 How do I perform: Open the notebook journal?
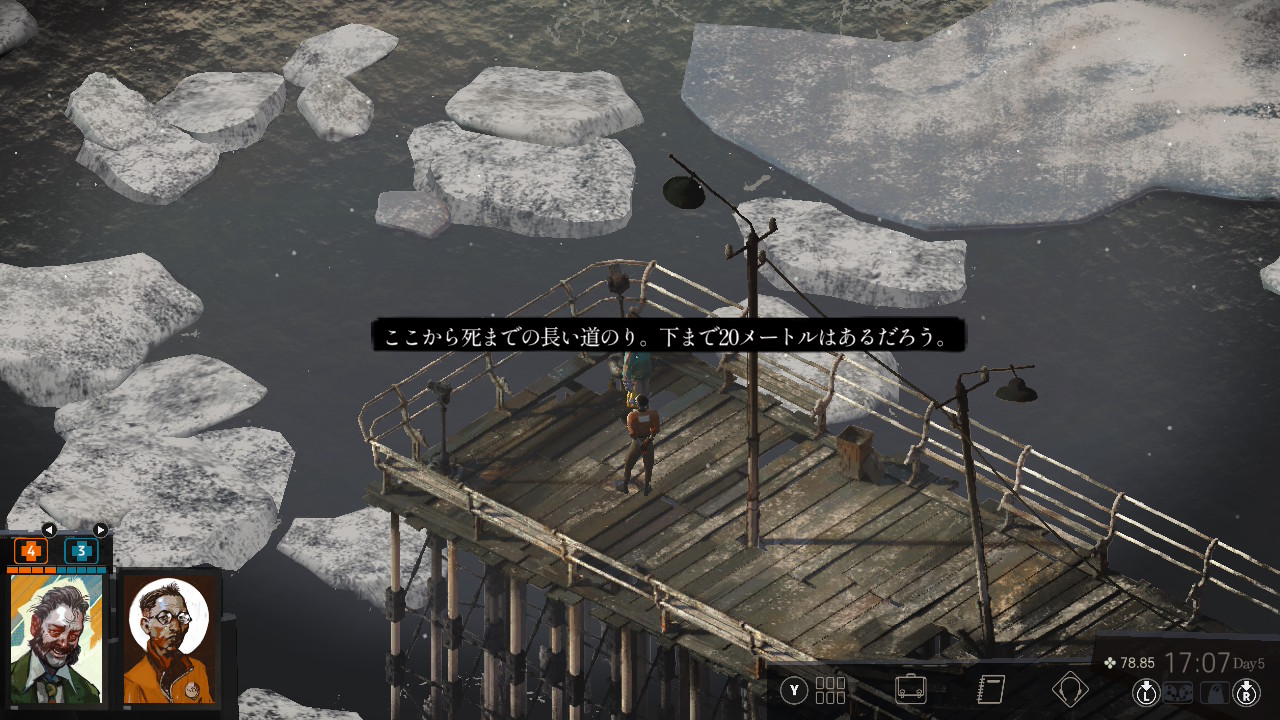(x=990, y=690)
